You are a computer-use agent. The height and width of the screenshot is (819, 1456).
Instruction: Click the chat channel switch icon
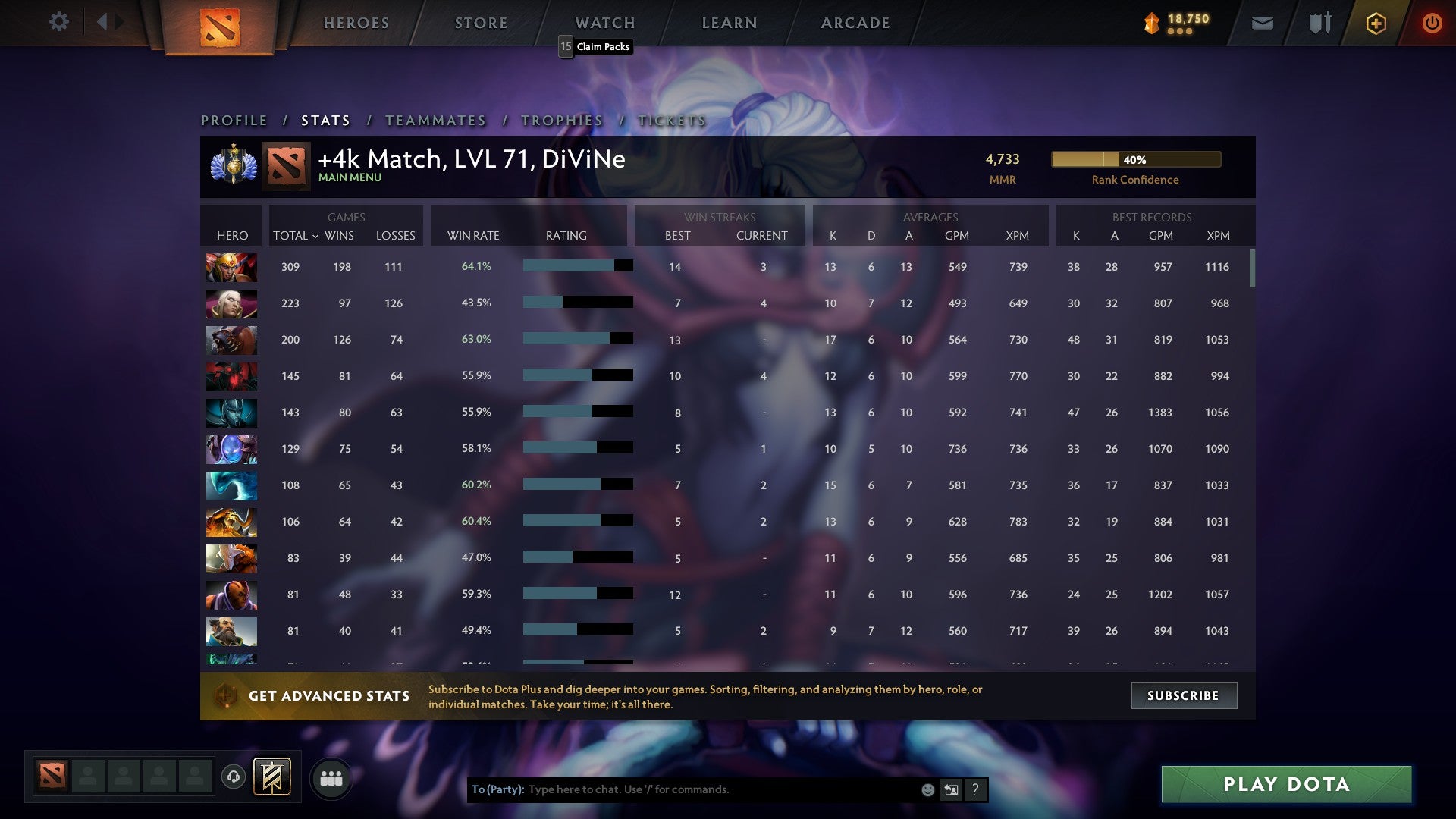[950, 789]
